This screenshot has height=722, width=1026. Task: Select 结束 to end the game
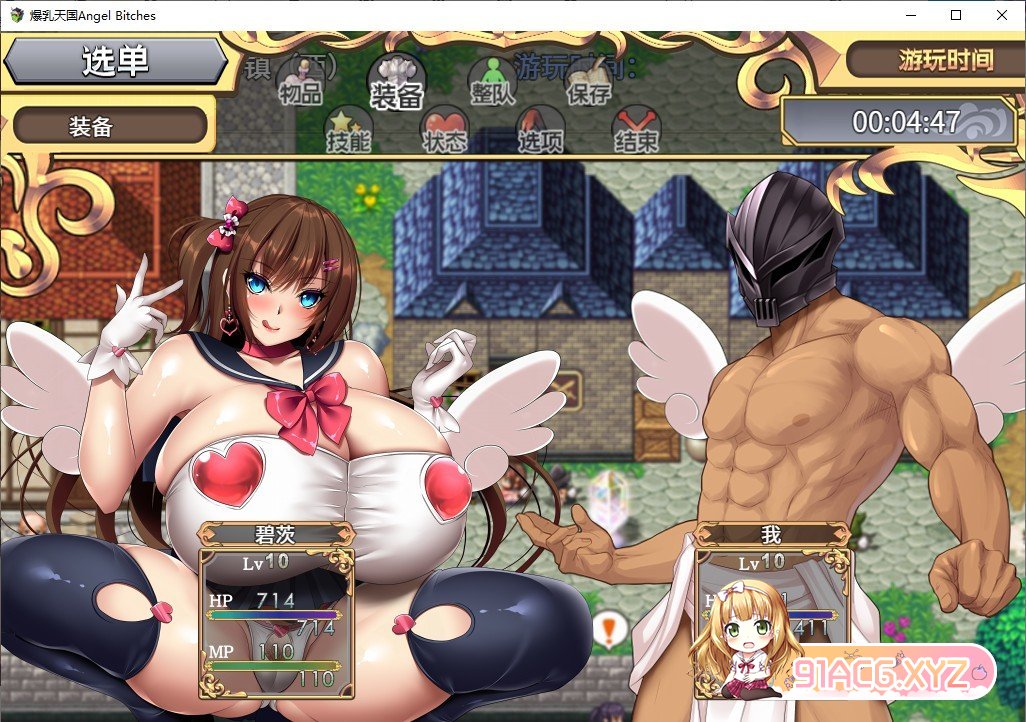point(636,132)
